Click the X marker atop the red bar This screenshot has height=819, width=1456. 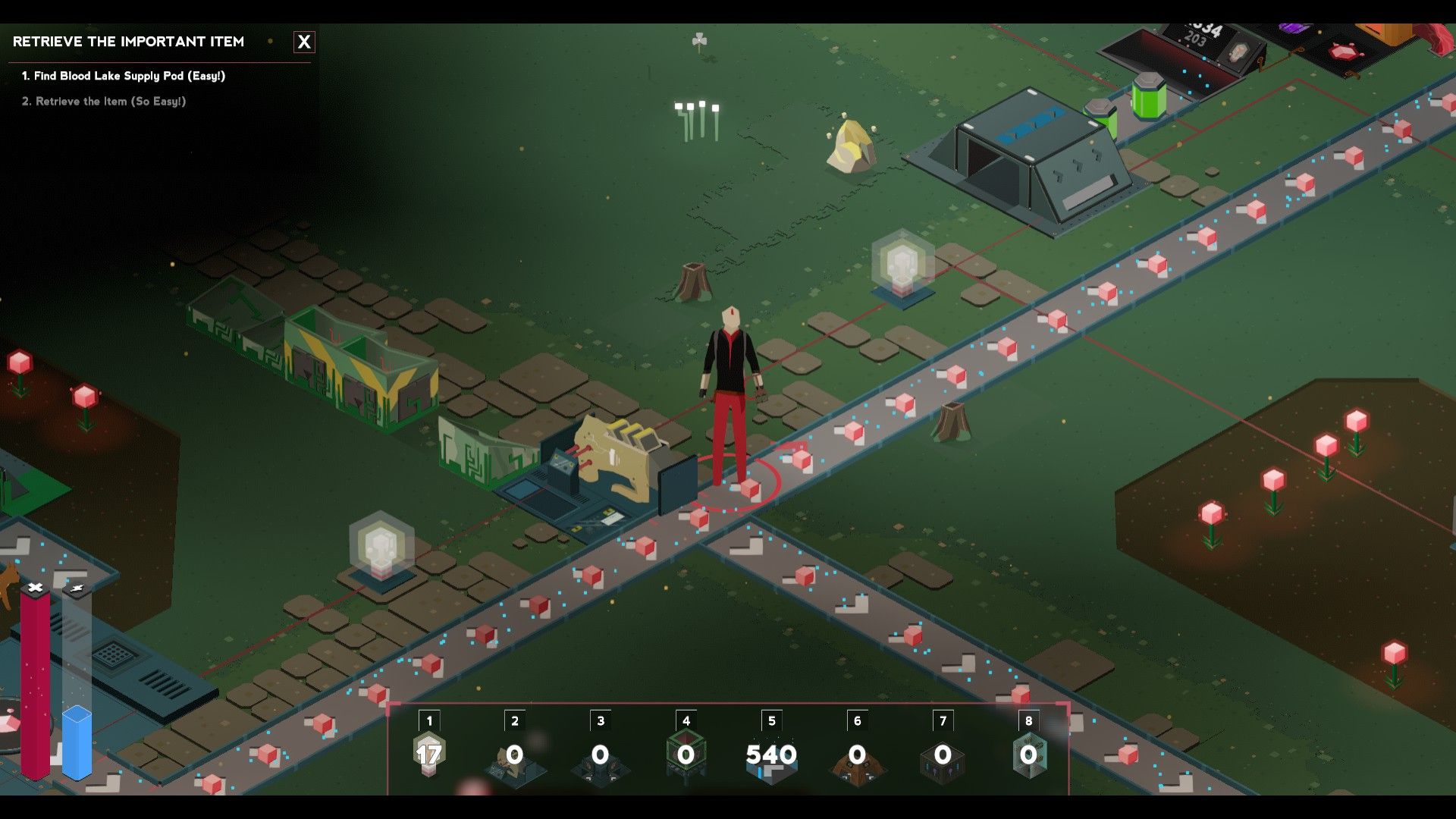pyautogui.click(x=35, y=586)
